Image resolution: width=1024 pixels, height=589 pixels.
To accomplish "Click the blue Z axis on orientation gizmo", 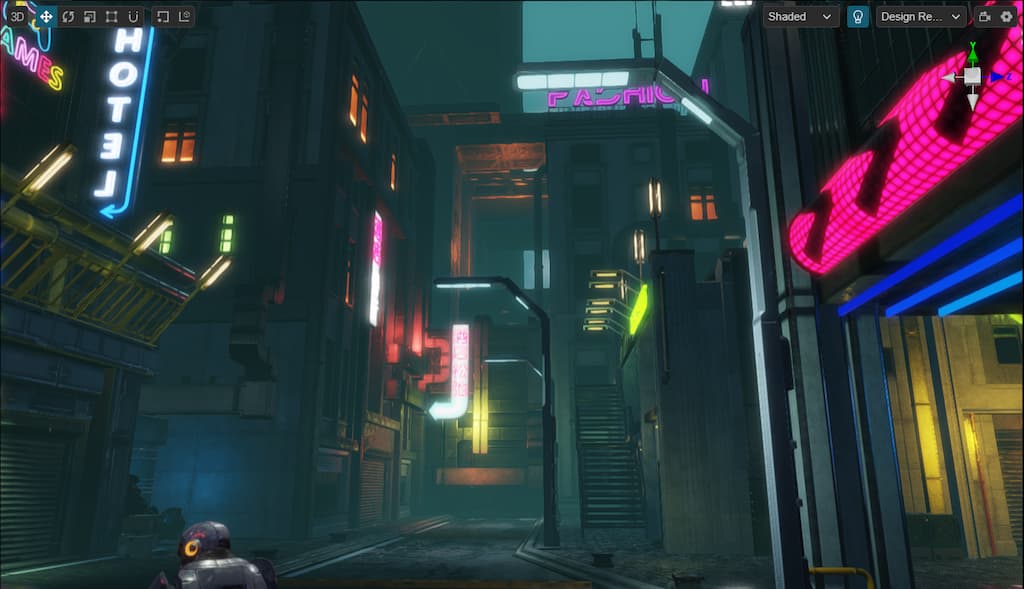I will (997, 76).
